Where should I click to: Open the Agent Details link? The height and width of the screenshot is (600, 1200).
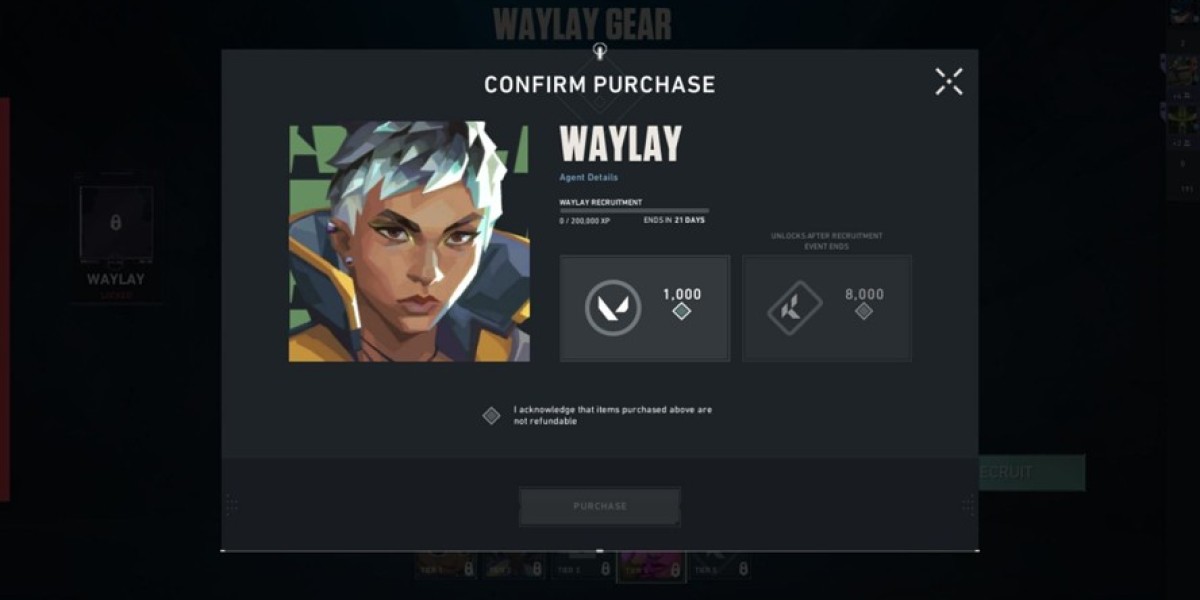588,178
